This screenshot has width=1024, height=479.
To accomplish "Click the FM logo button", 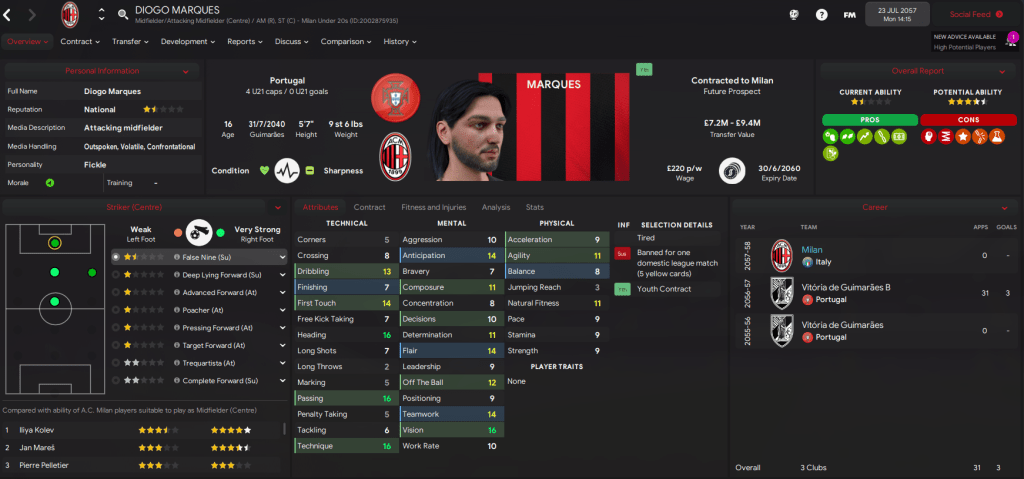I will tap(850, 15).
